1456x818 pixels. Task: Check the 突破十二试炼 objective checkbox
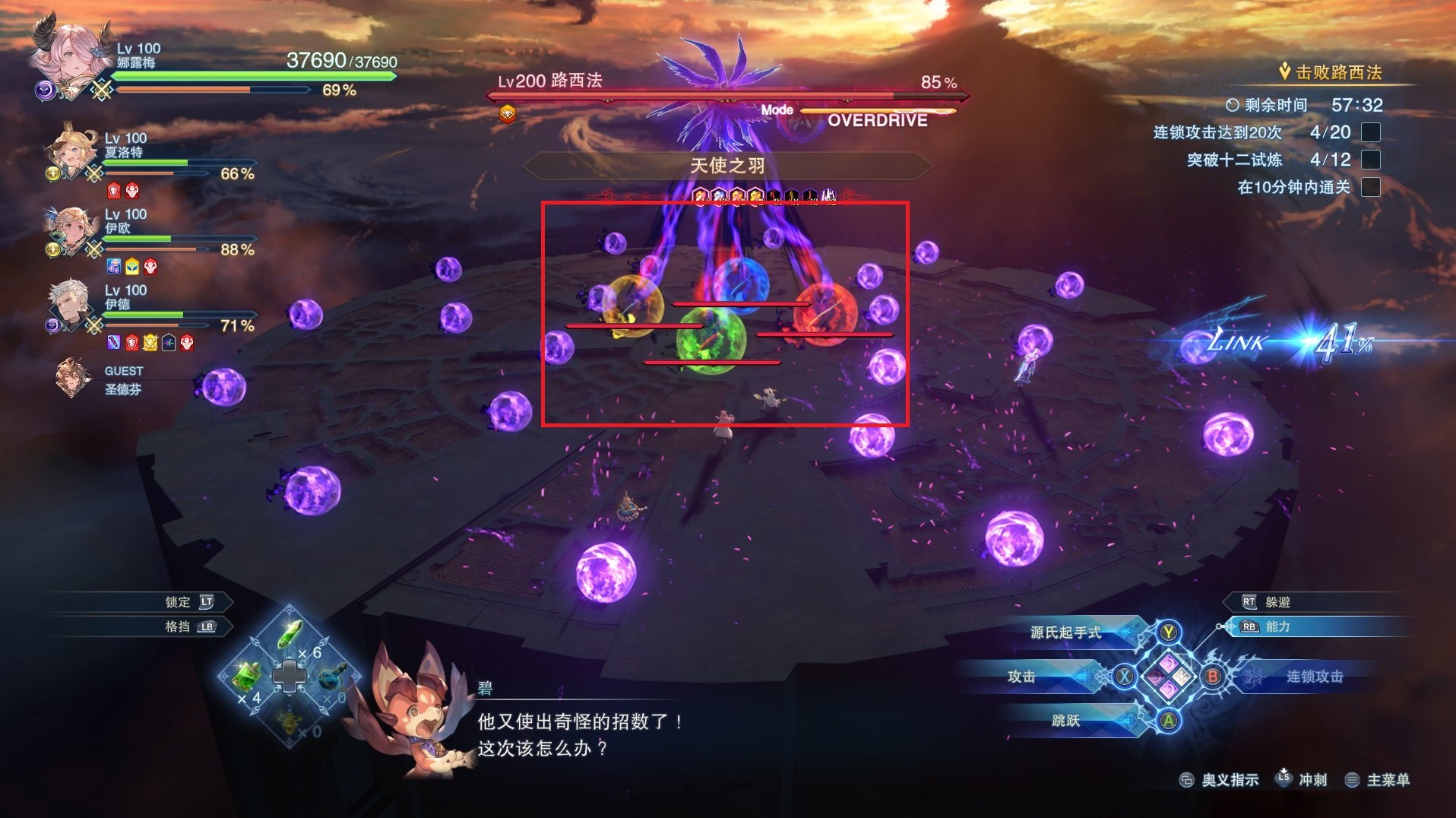(x=1372, y=160)
